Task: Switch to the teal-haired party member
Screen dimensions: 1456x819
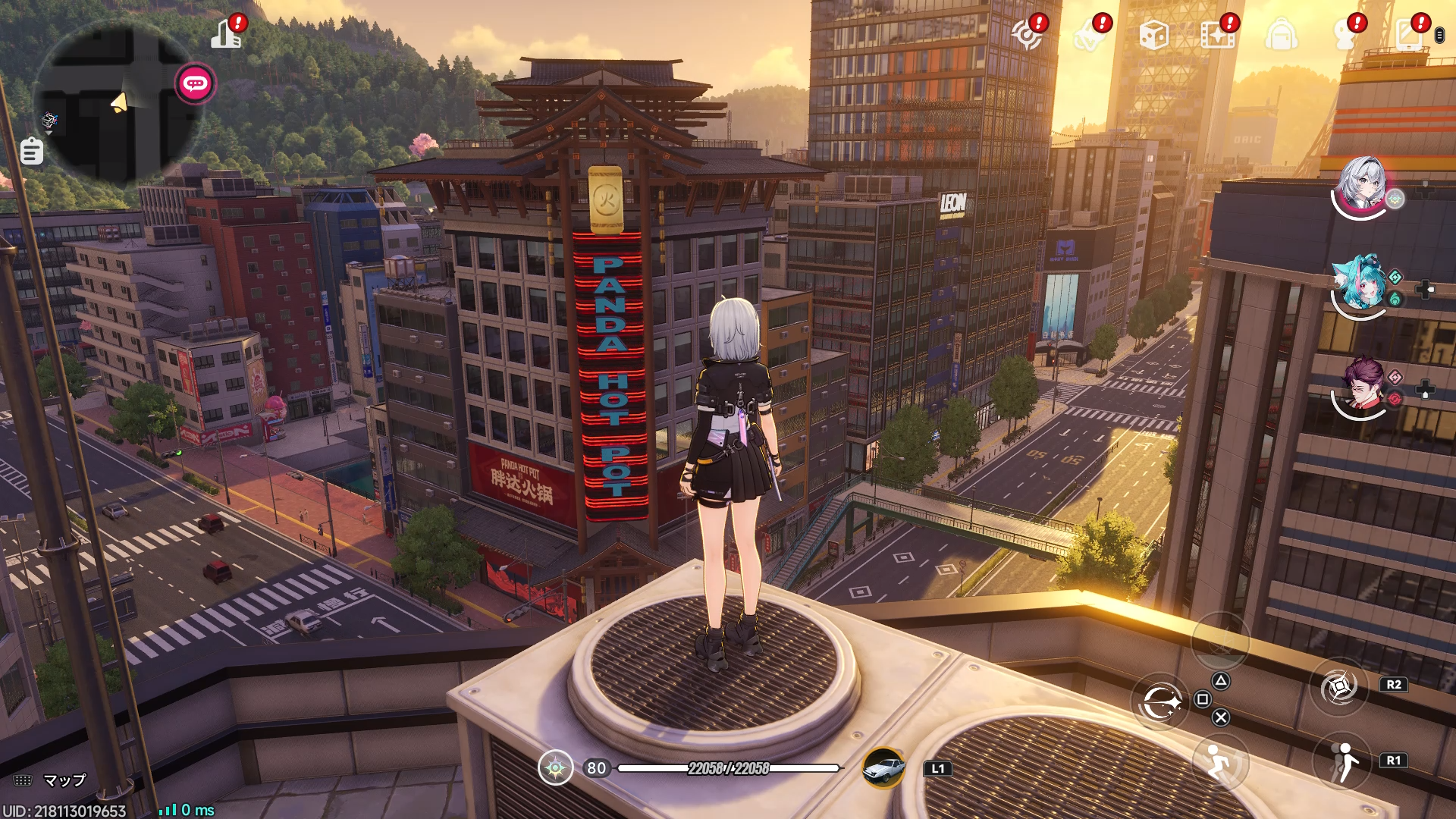Action: [1360, 284]
